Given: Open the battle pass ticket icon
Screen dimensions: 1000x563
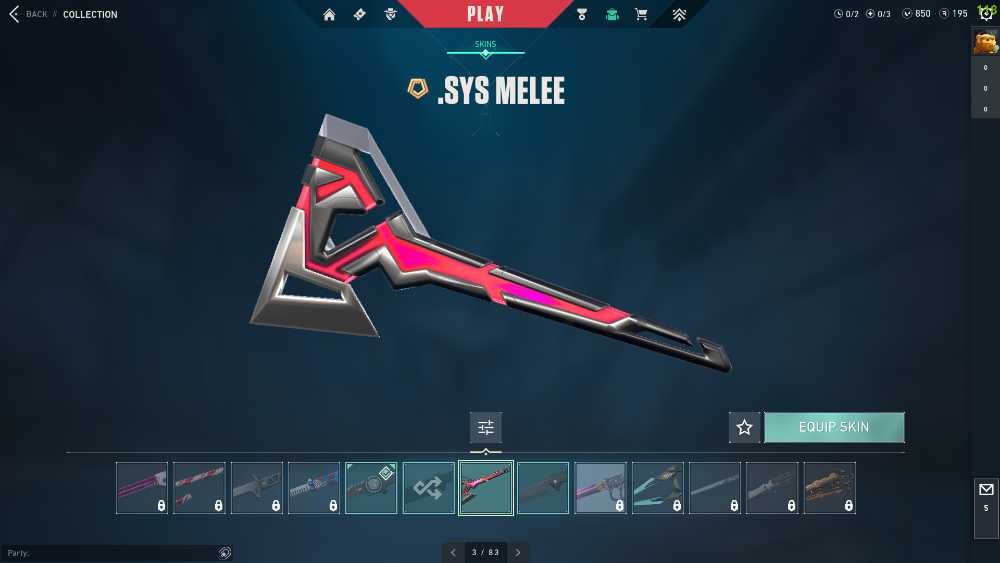Looking at the screenshot, I should (359, 15).
